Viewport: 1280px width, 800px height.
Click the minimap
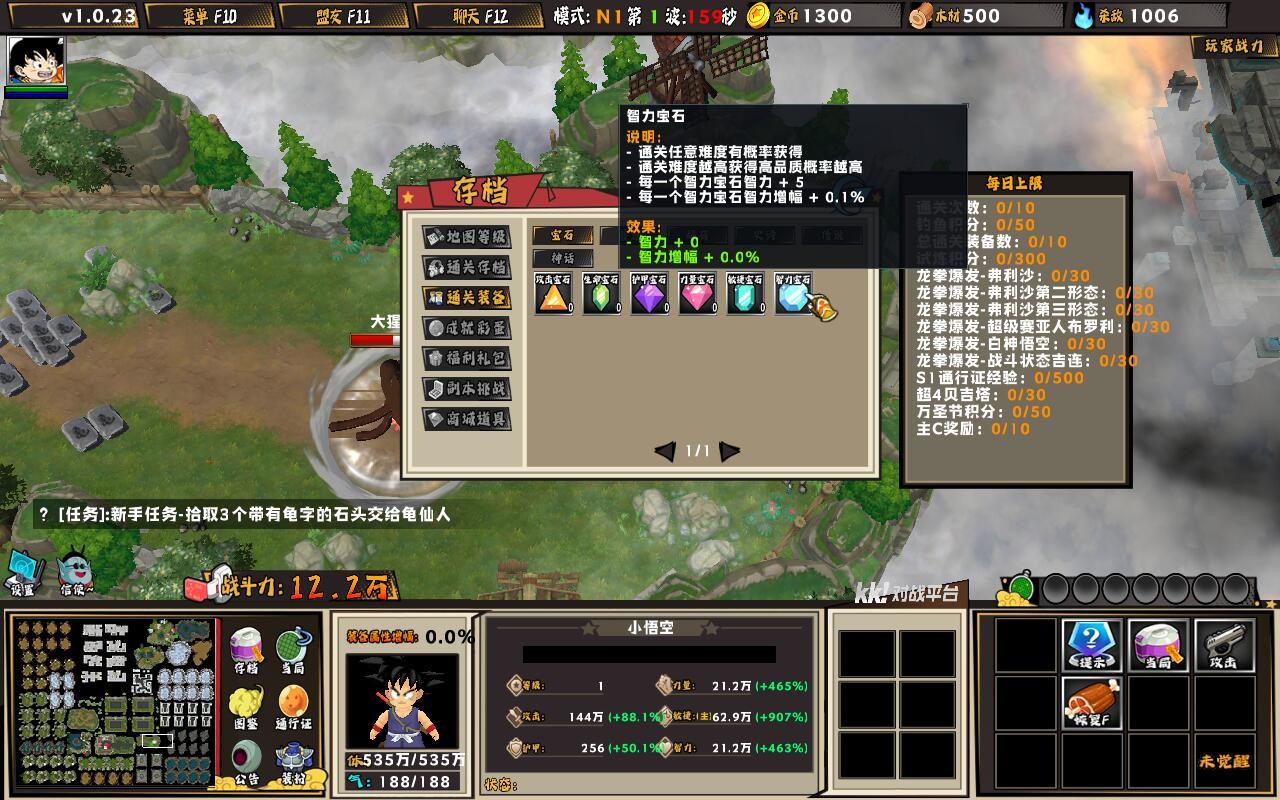(115, 701)
